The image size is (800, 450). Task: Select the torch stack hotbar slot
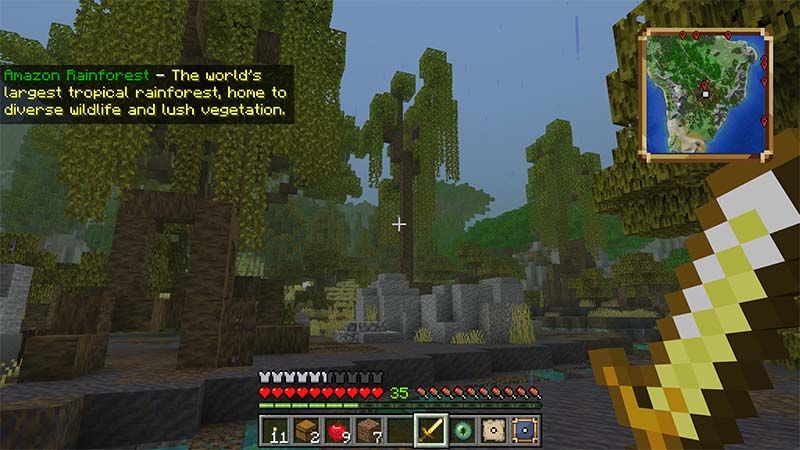pos(276,431)
